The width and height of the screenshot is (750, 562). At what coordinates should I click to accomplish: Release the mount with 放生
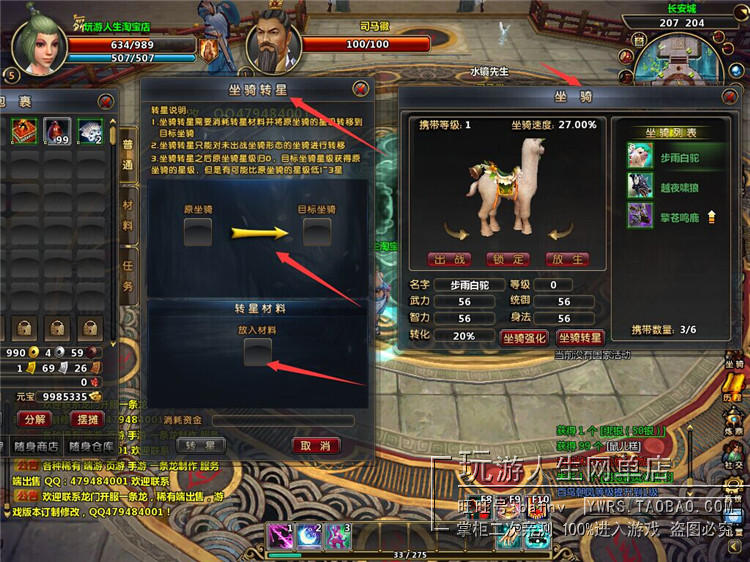click(x=567, y=259)
